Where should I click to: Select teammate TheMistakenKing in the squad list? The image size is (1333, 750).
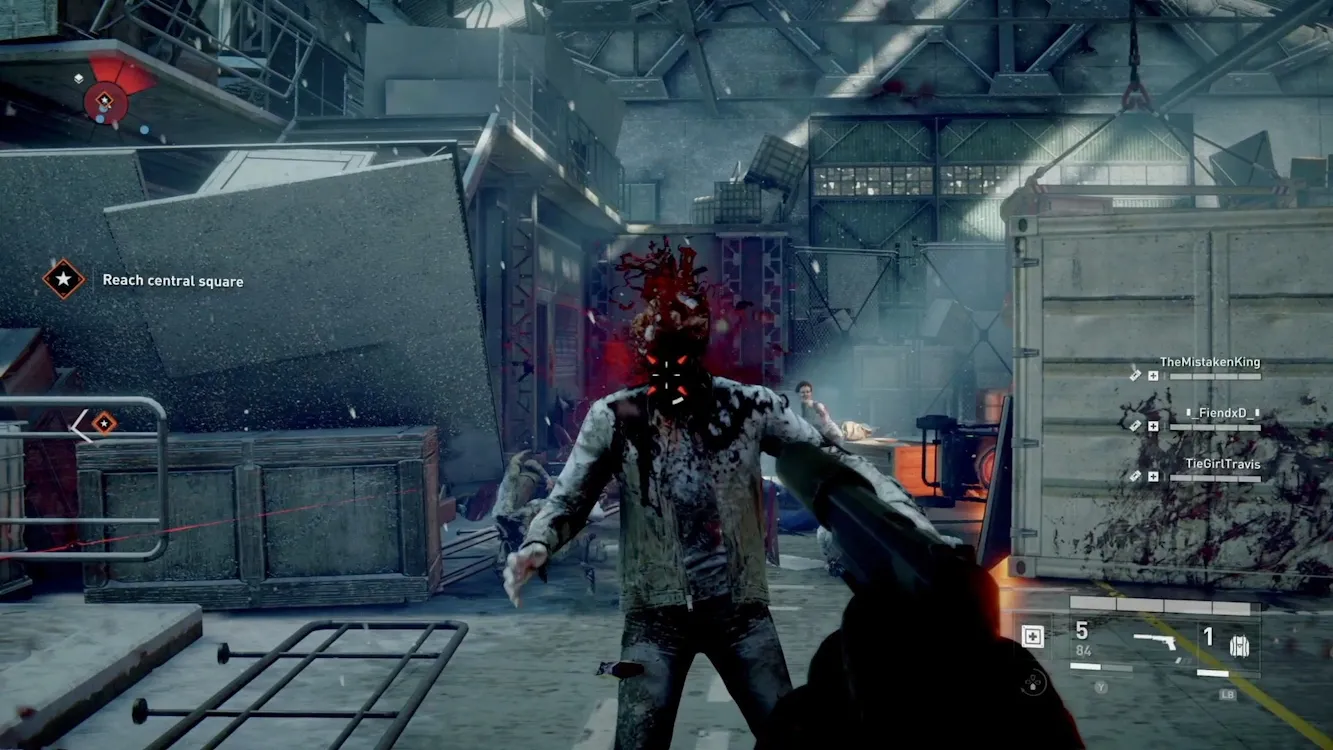tap(1209, 363)
